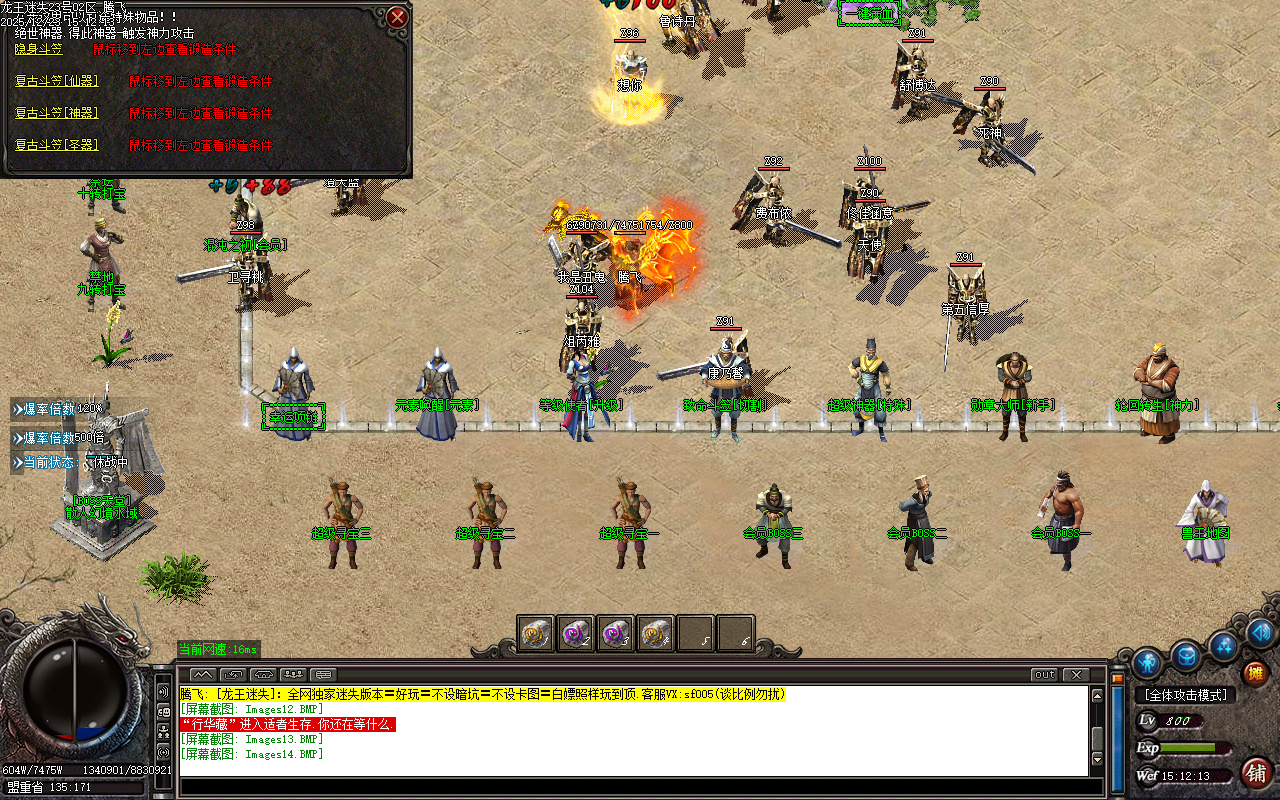Image resolution: width=1280 pixels, height=800 pixels.
Task: Toggle the 全体攻击模式 attack mode label
Action: pos(1186,695)
